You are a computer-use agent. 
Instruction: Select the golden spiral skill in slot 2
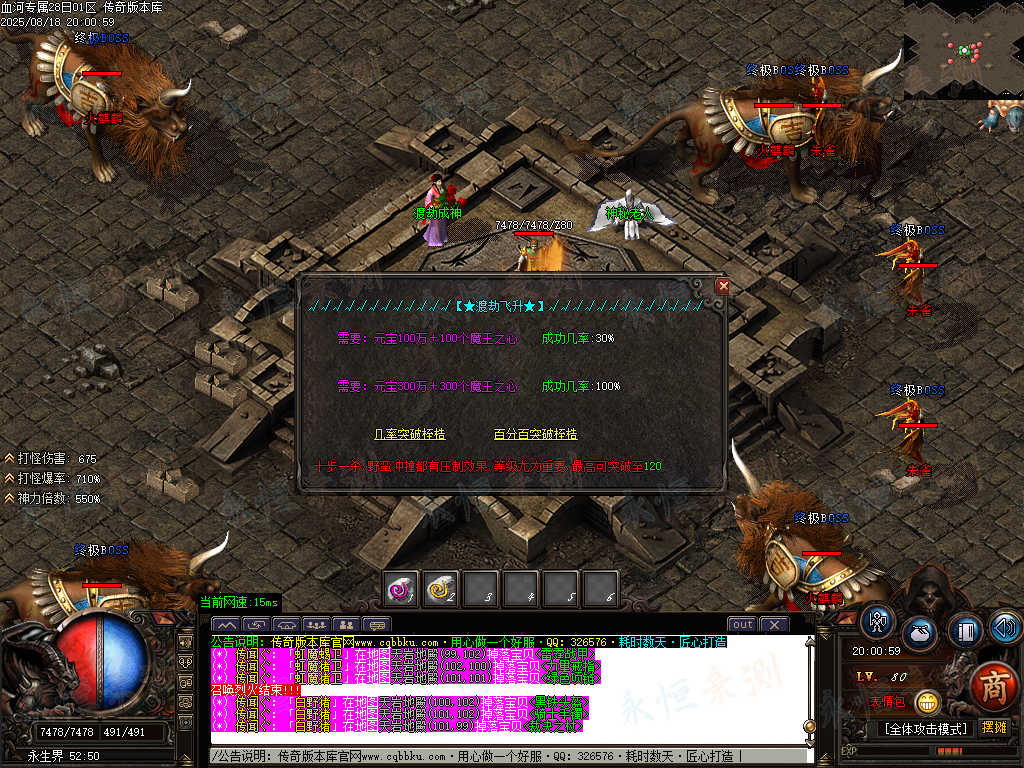click(x=441, y=590)
